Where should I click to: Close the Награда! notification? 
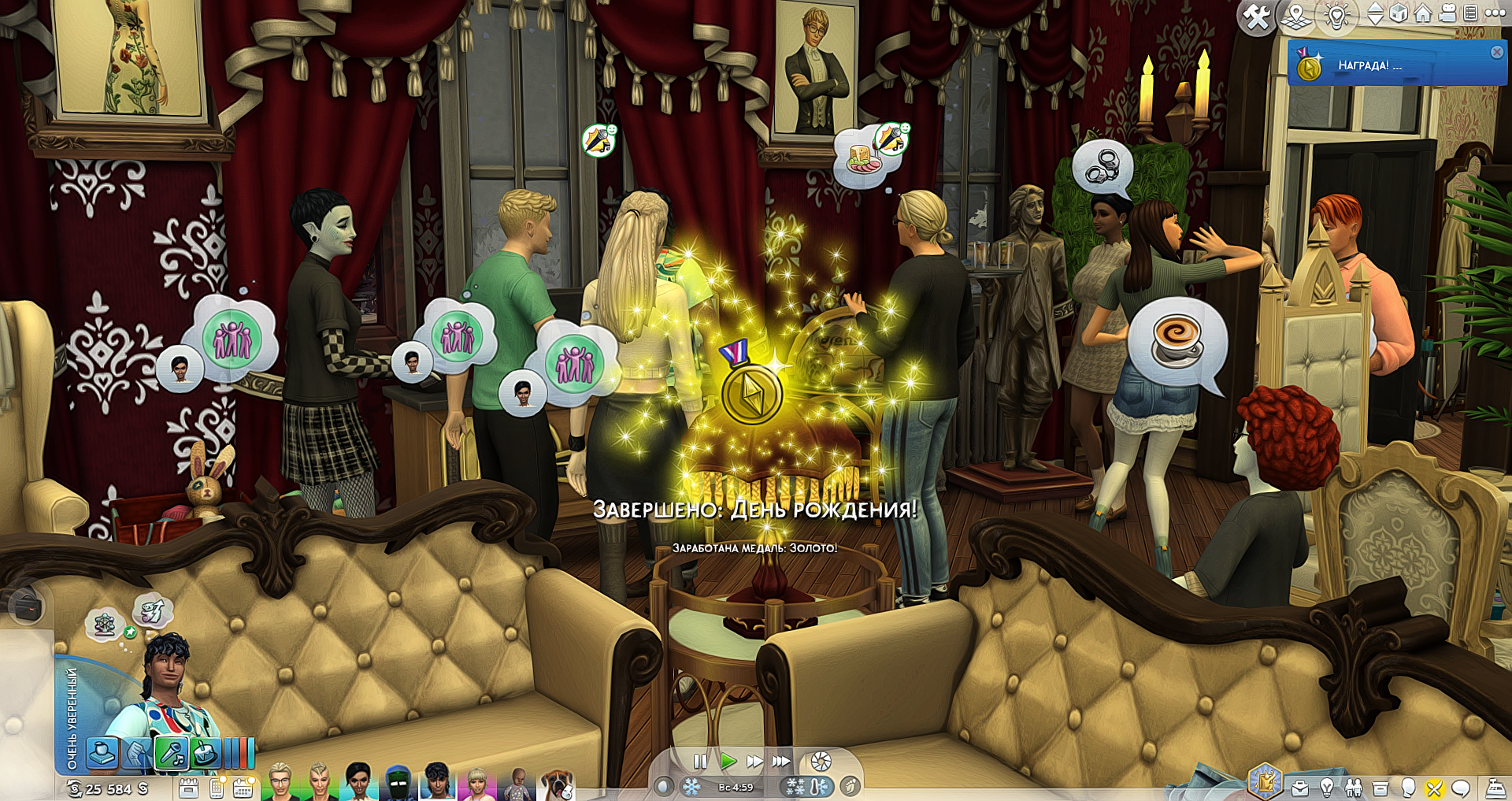1496,52
